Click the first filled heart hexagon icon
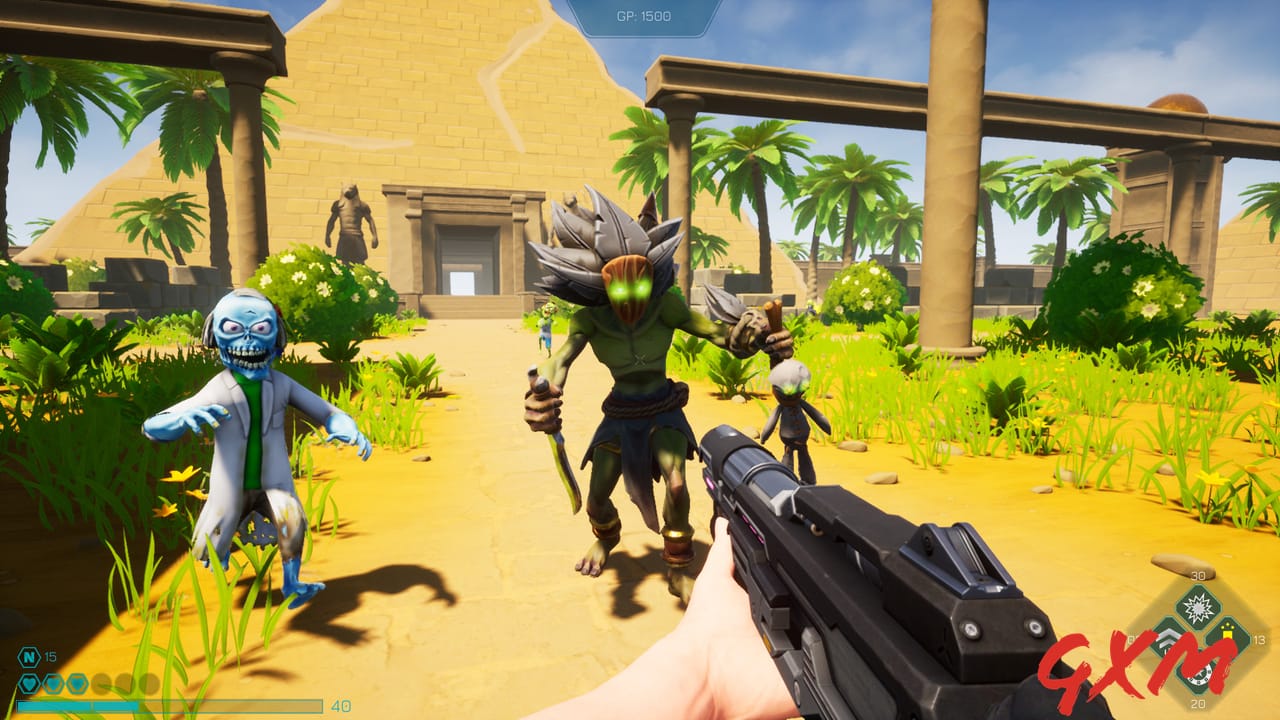Image resolution: width=1280 pixels, height=720 pixels. (29, 683)
